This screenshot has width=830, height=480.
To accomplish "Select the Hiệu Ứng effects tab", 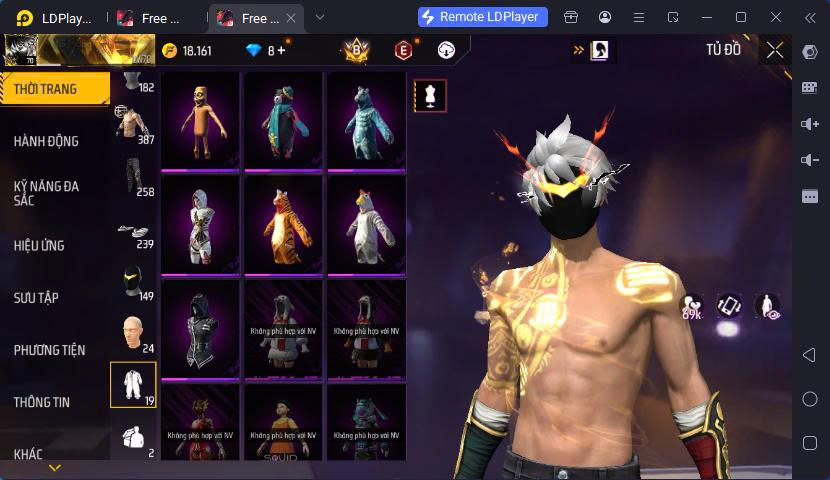I will point(41,245).
